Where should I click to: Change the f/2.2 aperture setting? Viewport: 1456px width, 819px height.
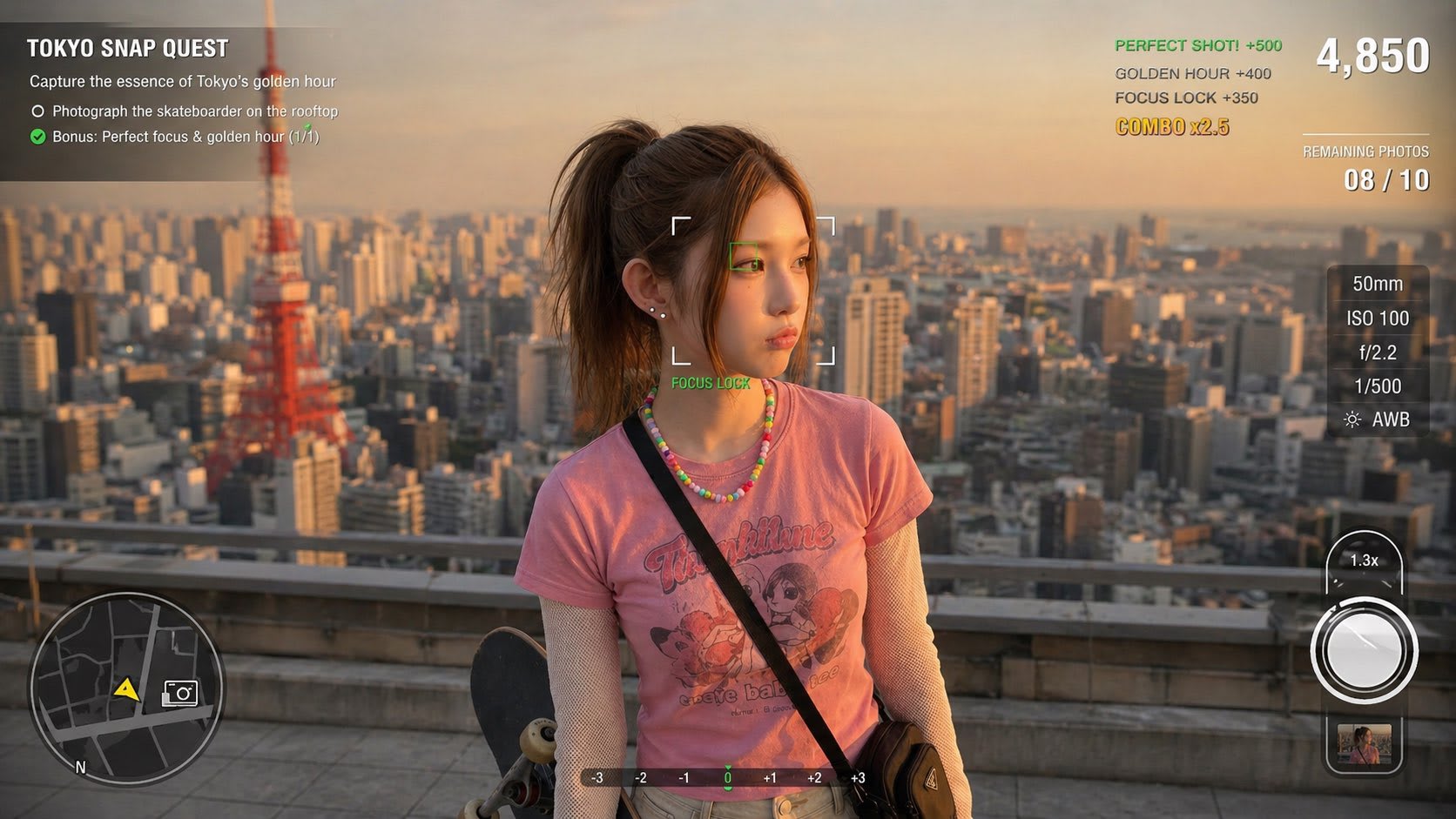coord(1378,352)
